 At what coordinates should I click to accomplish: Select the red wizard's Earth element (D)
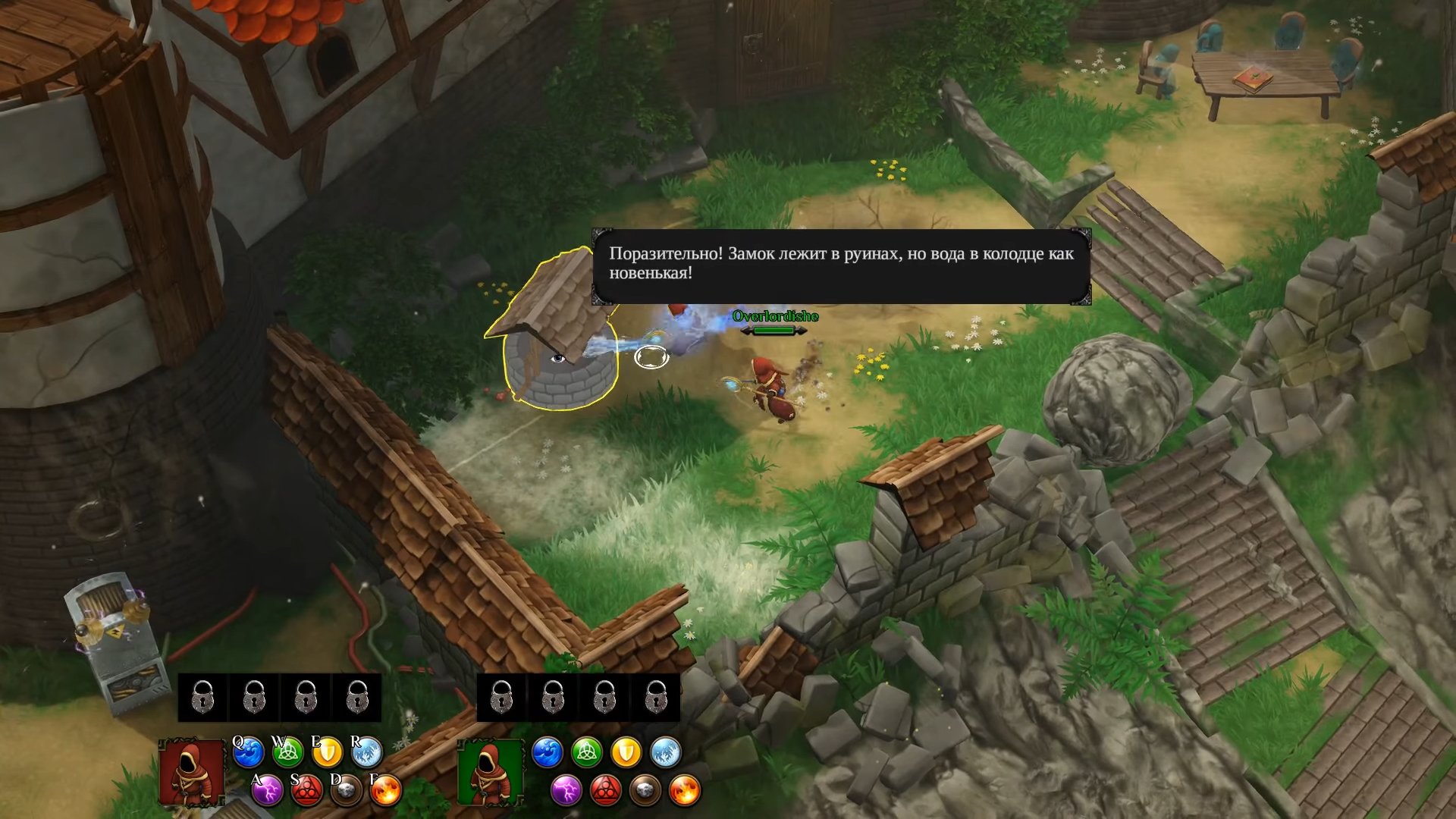coord(347,792)
